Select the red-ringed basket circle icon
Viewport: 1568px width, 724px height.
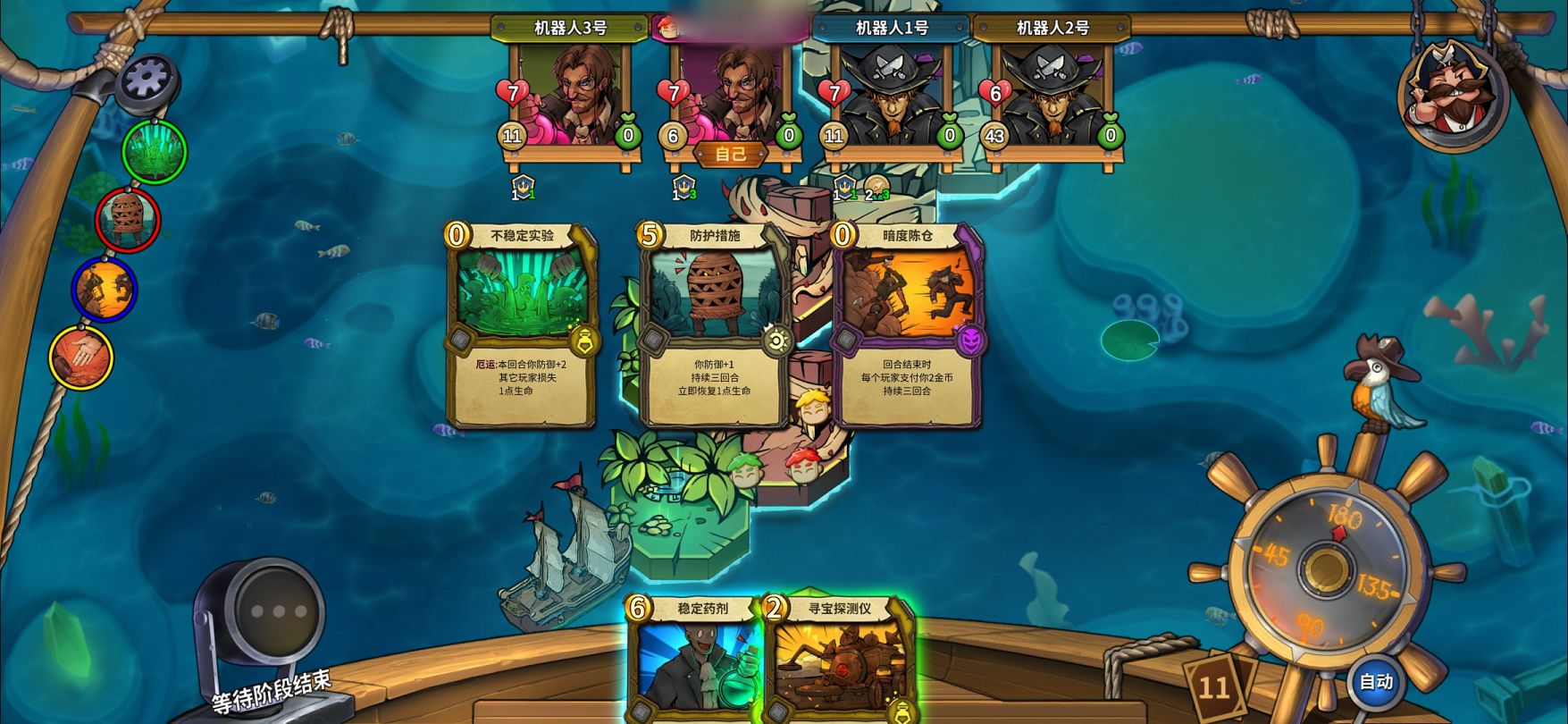point(129,219)
